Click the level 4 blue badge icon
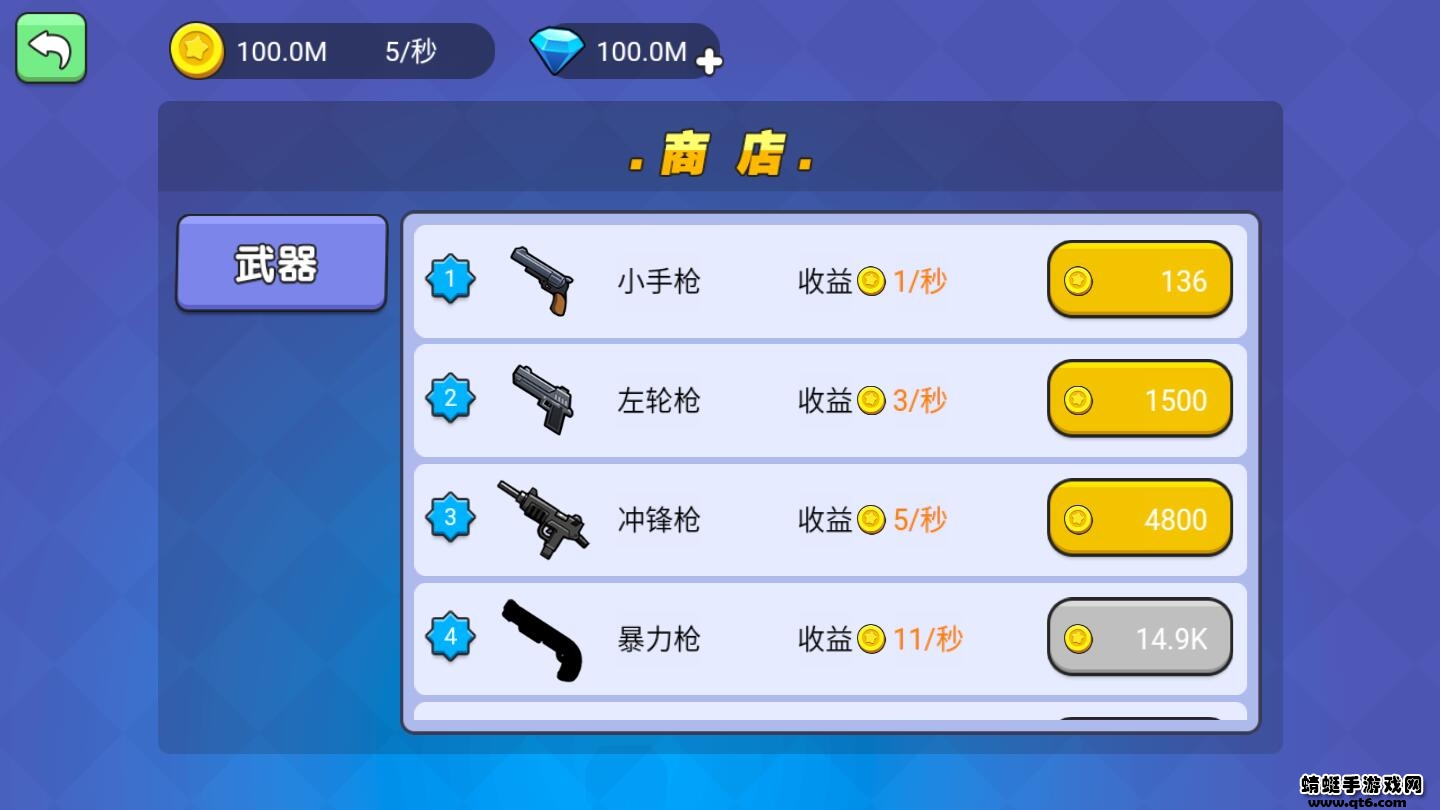 [449, 637]
